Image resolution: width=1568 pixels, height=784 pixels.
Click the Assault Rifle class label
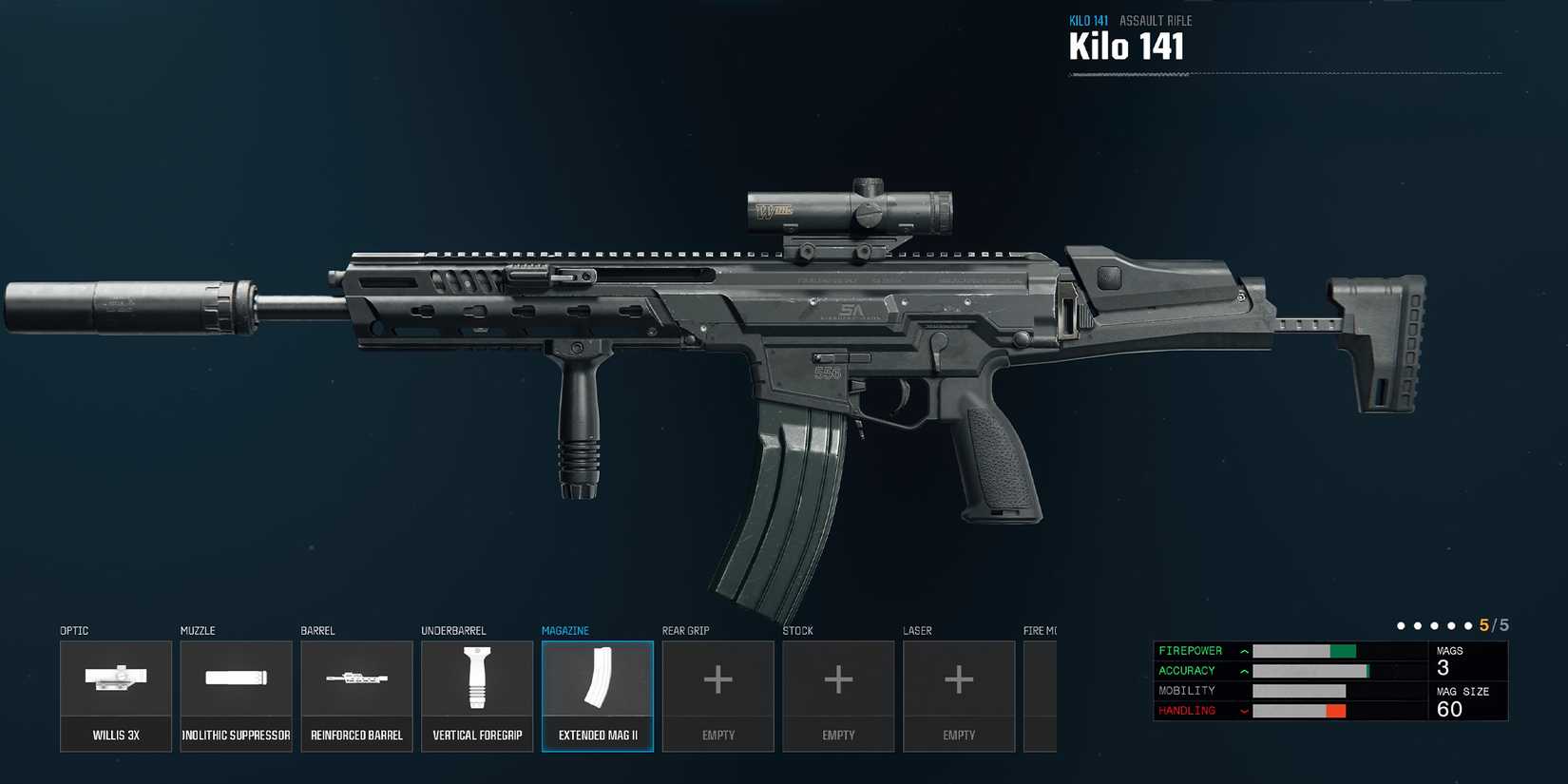(1156, 20)
